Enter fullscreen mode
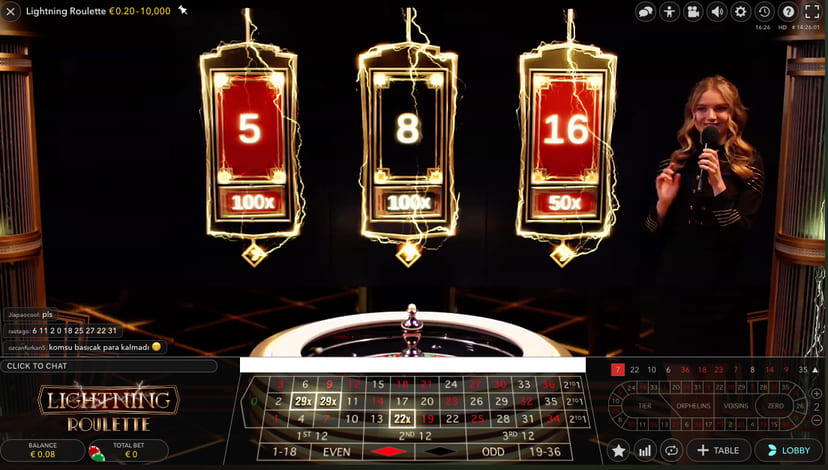Screen dimensions: 828x470 click(812, 12)
